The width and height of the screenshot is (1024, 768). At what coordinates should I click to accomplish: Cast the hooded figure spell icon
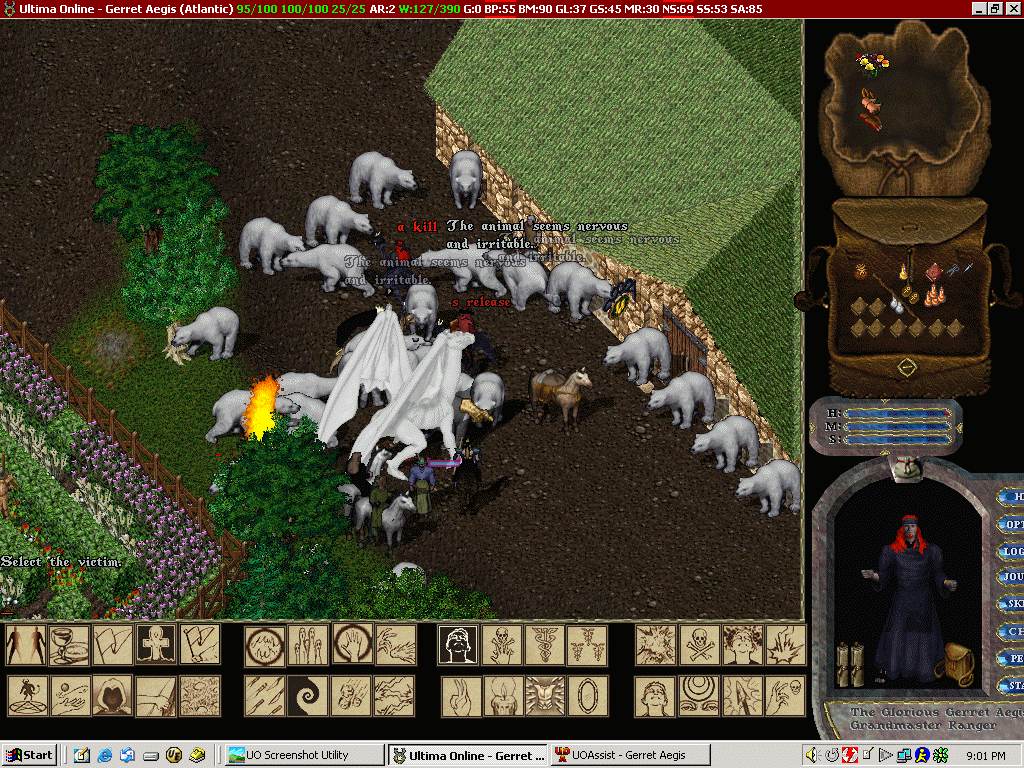coord(112,696)
